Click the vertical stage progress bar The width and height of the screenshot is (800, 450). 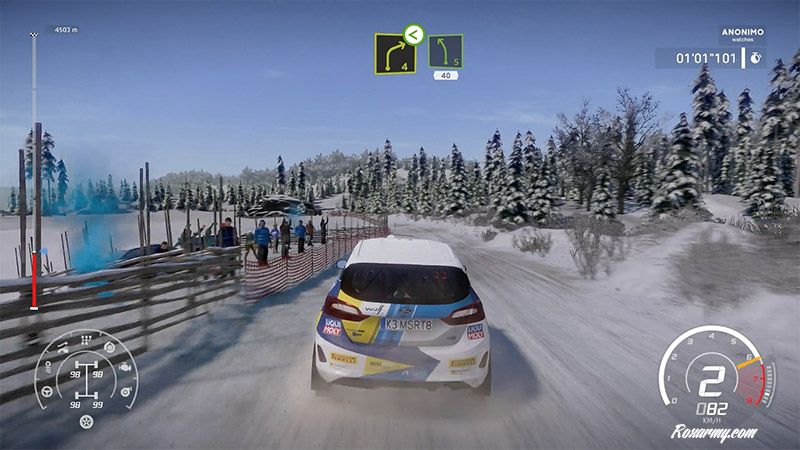point(34,170)
